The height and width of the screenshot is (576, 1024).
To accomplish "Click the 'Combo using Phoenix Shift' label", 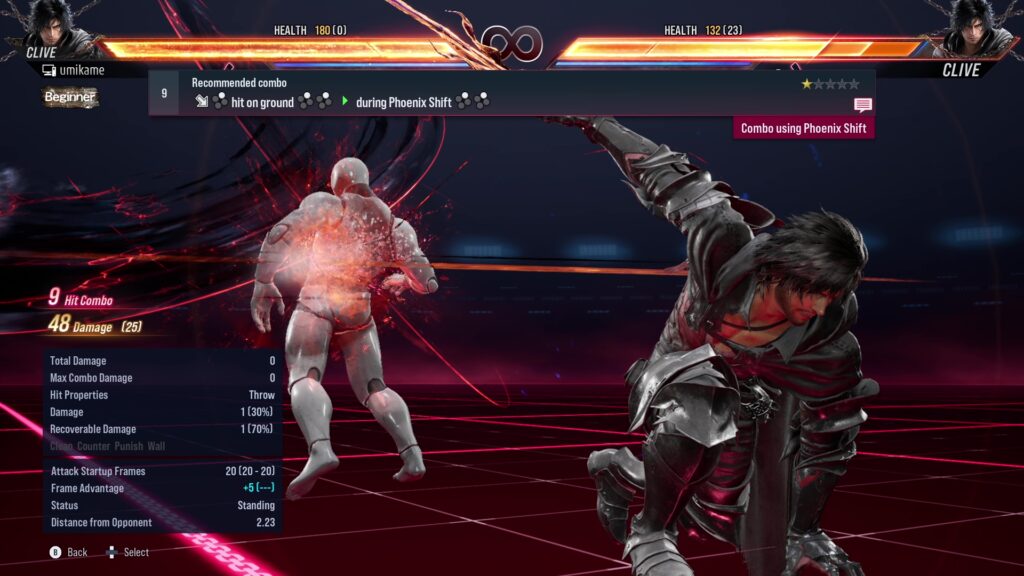I will tap(804, 128).
